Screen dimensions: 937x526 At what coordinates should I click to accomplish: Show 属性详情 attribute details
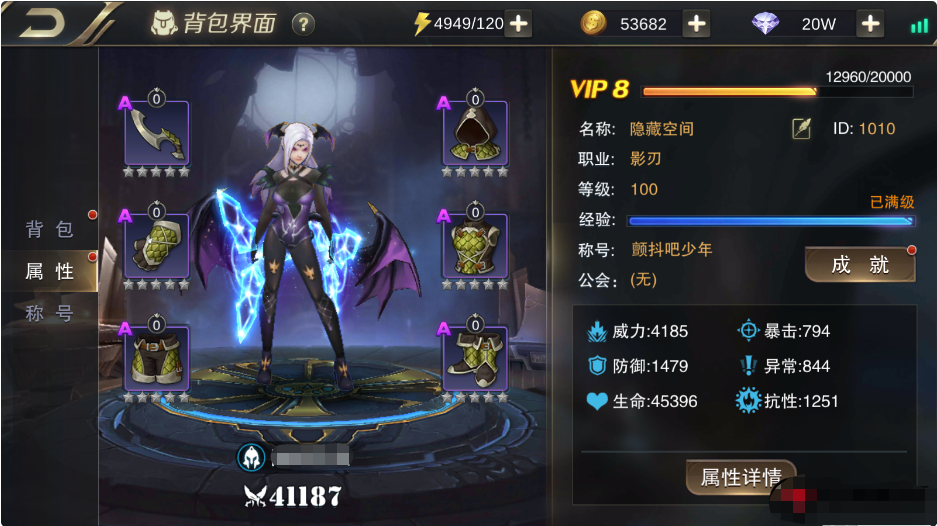740,477
